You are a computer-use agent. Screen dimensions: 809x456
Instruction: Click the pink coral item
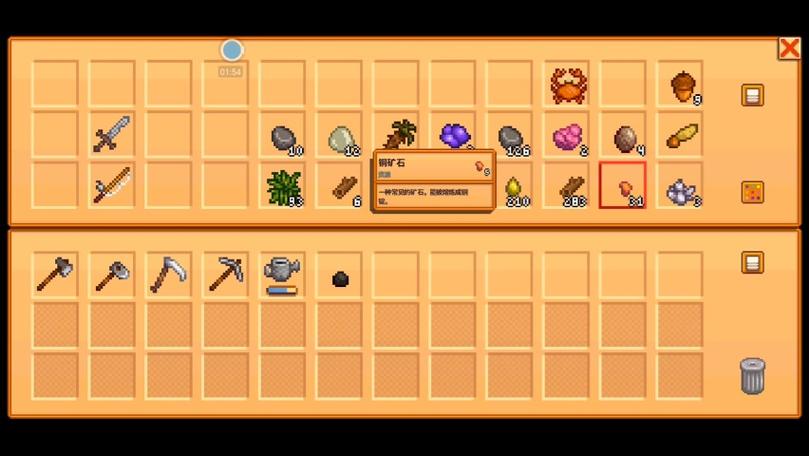tap(568, 136)
